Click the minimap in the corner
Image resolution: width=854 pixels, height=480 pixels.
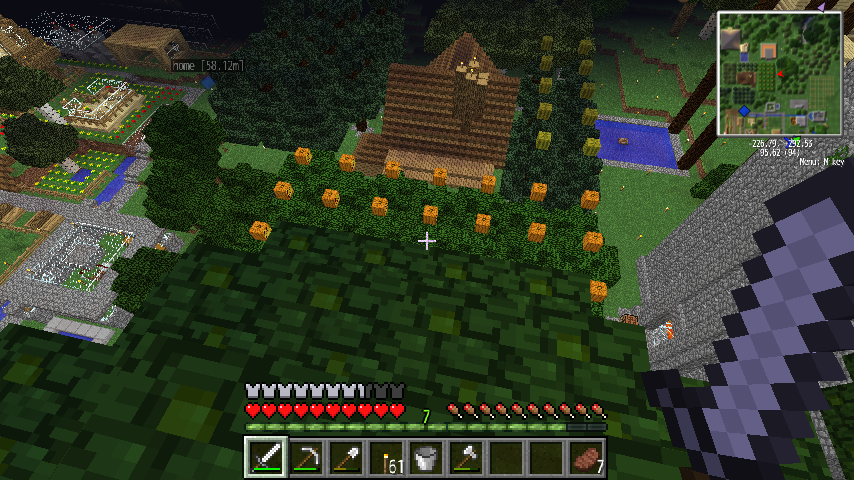click(778, 73)
